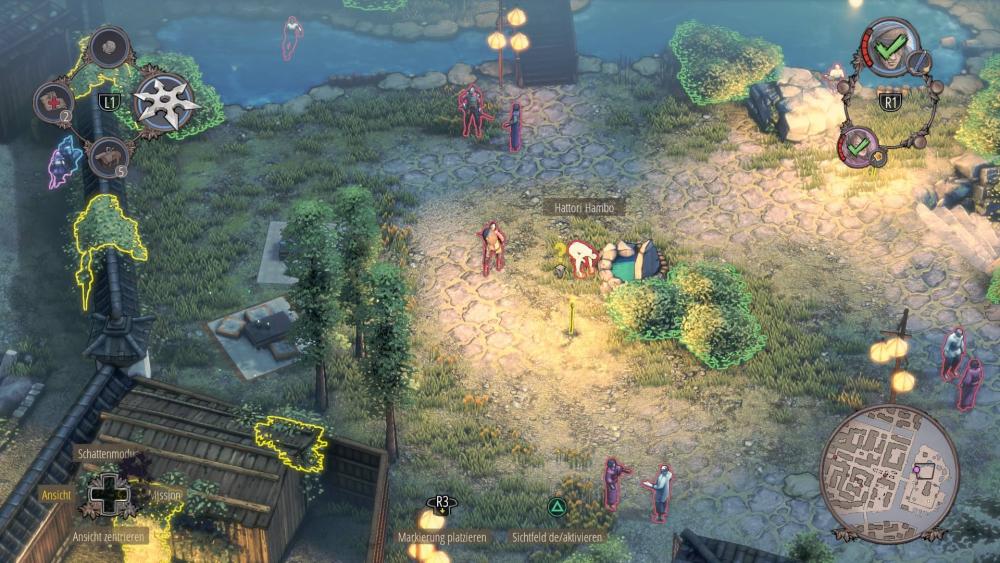Switch to the hooded ninja character portrait

click(889, 45)
